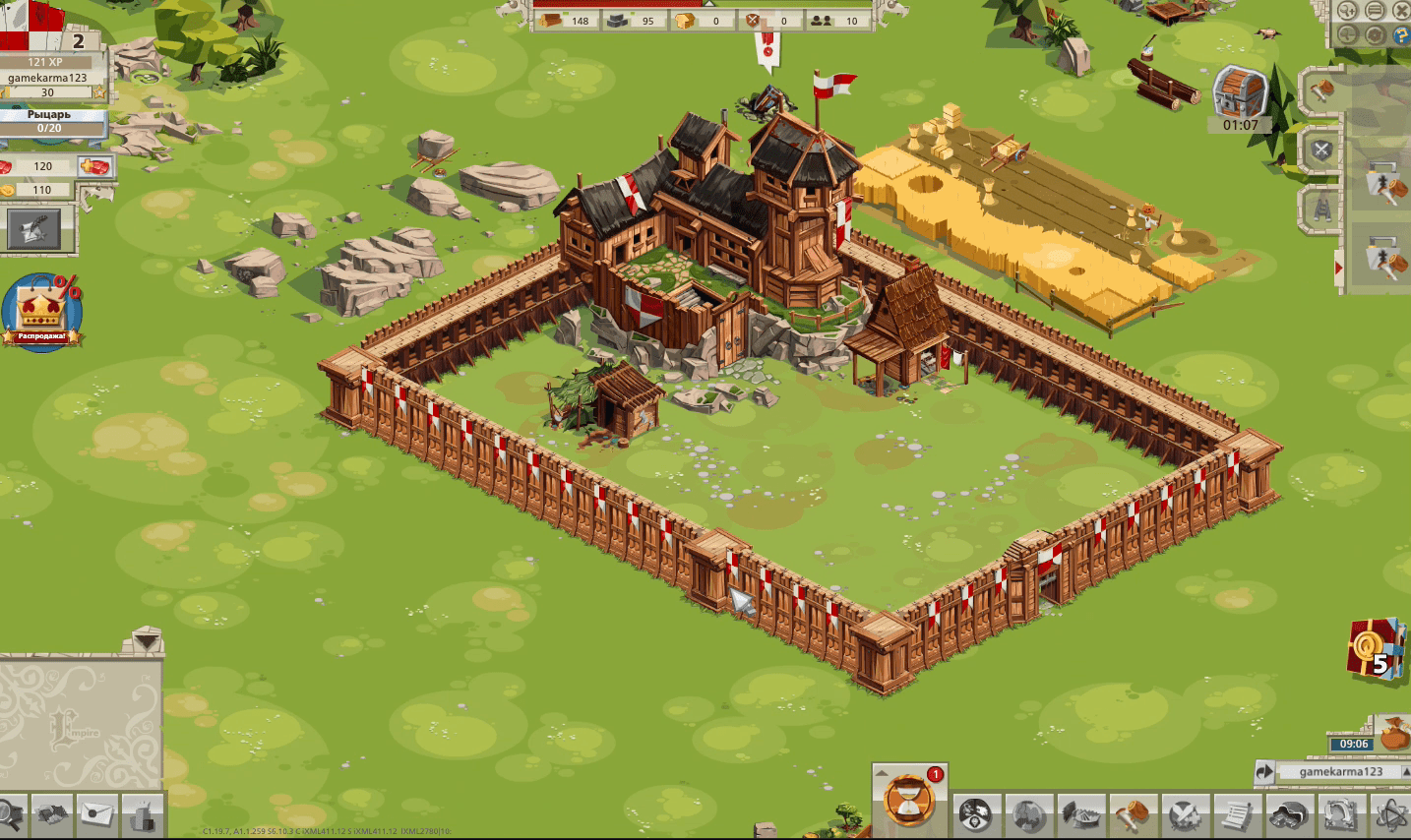Open the hourglass quest button
1411x840 pixels.
pos(907,797)
